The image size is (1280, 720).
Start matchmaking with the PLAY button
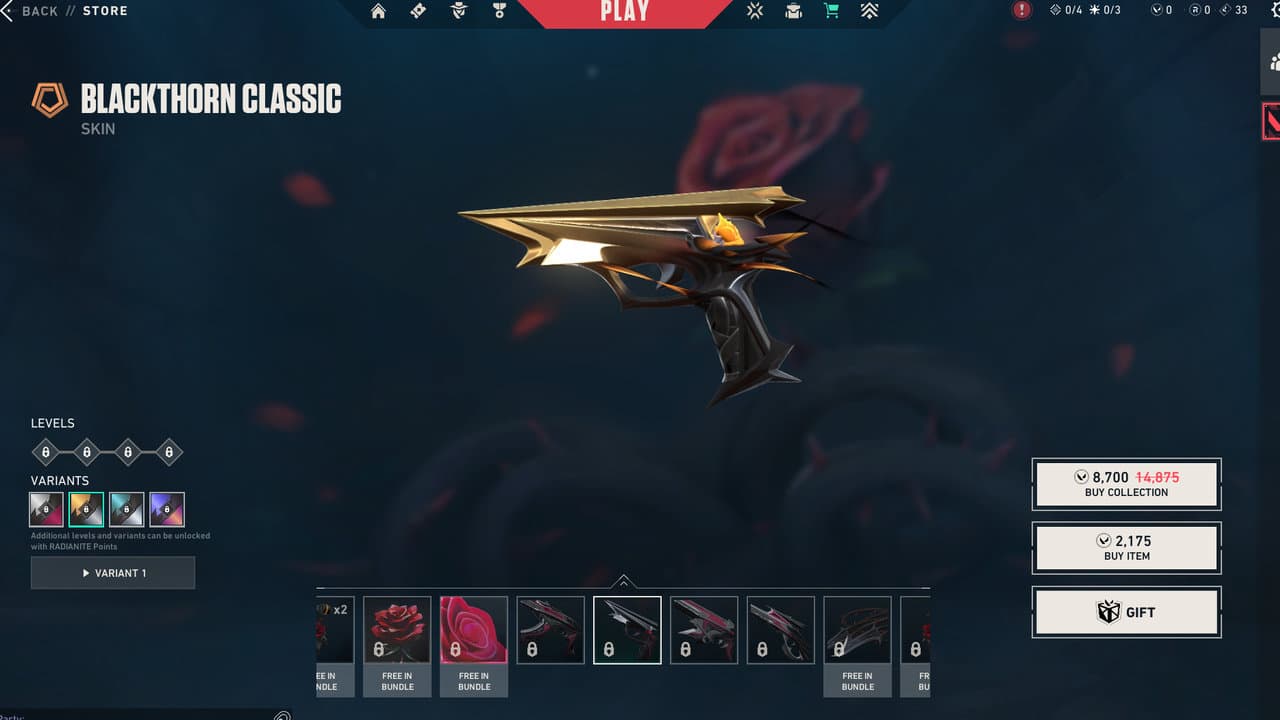pyautogui.click(x=625, y=12)
